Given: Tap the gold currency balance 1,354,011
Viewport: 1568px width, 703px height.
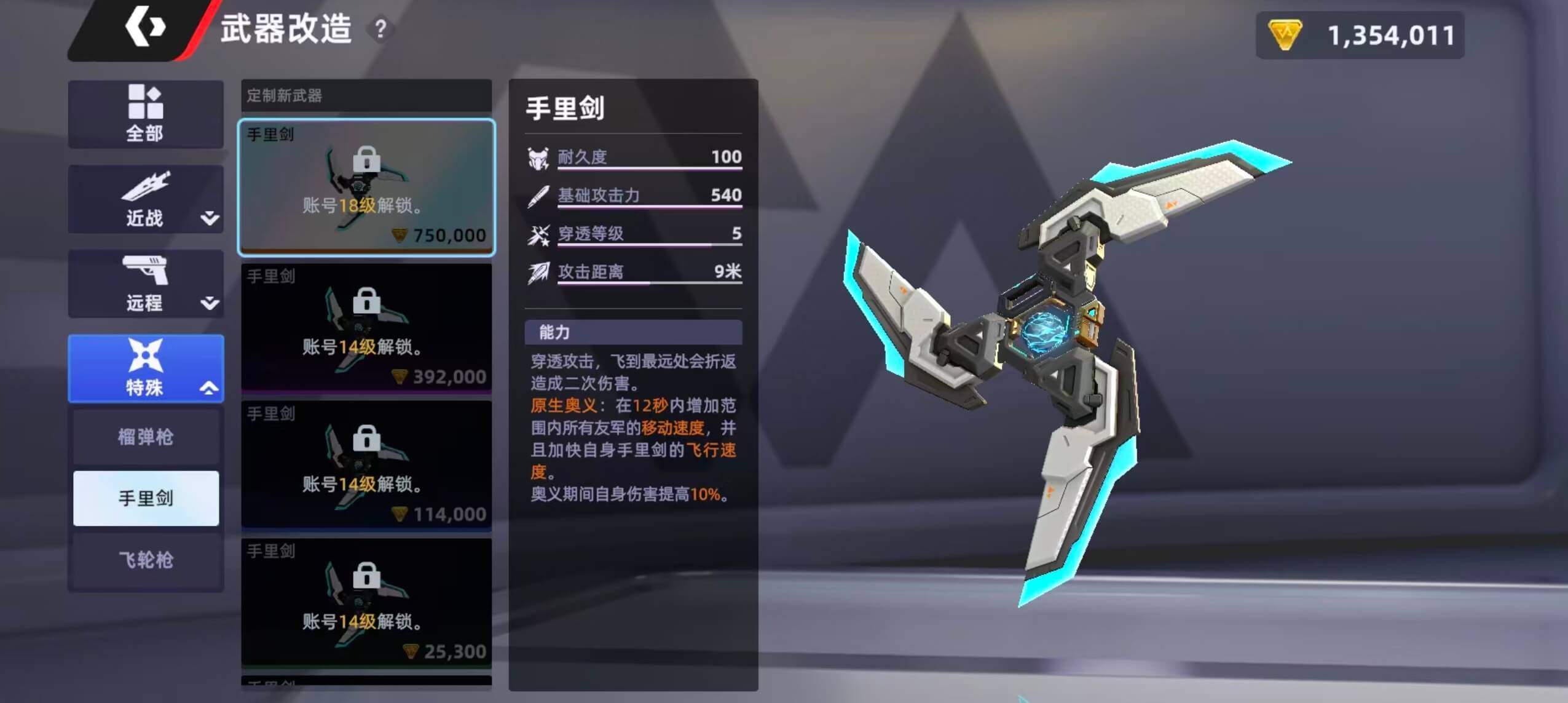Looking at the screenshot, I should click(x=1360, y=35).
